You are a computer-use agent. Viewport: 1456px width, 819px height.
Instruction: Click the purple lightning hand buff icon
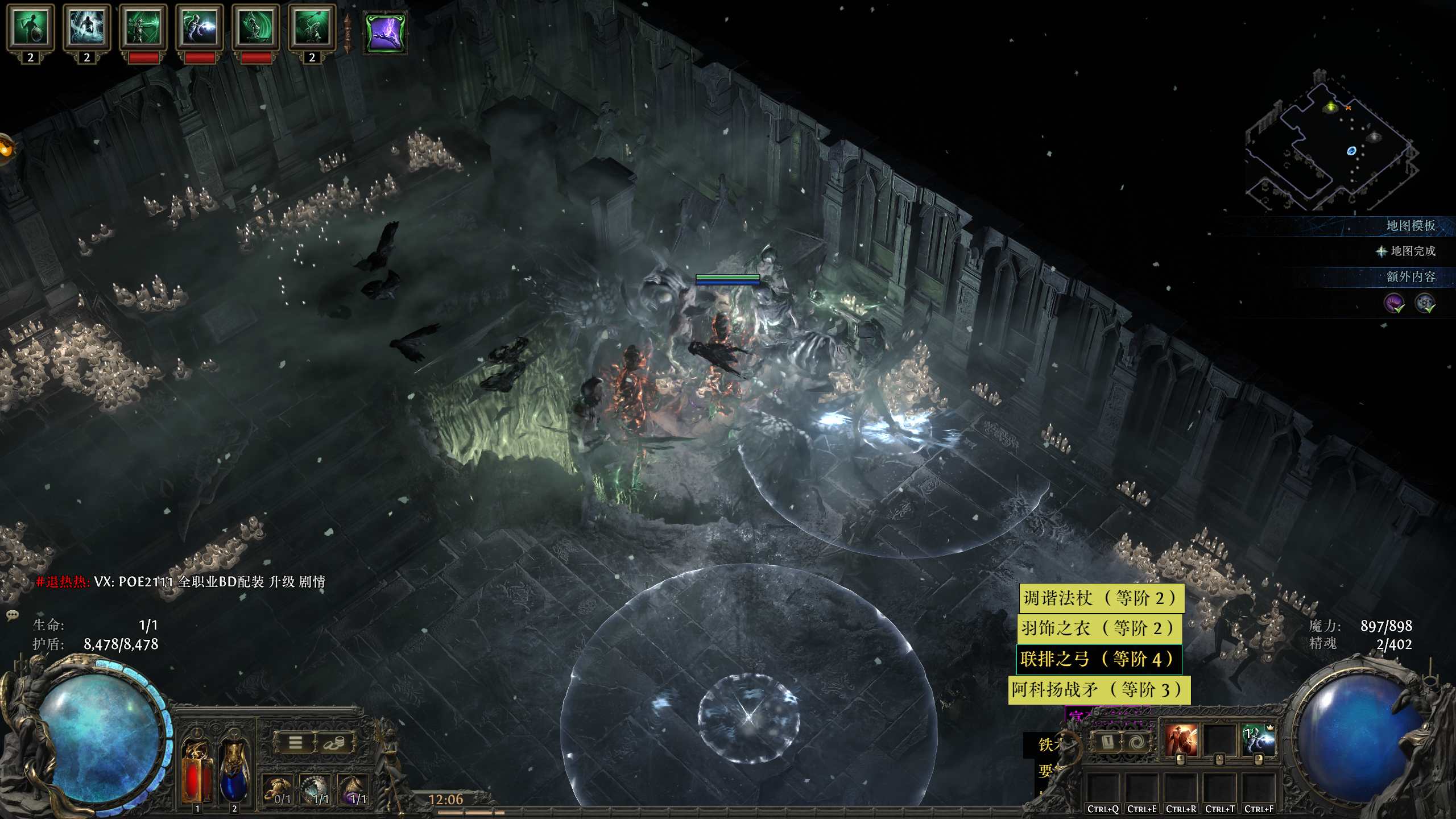(386, 32)
